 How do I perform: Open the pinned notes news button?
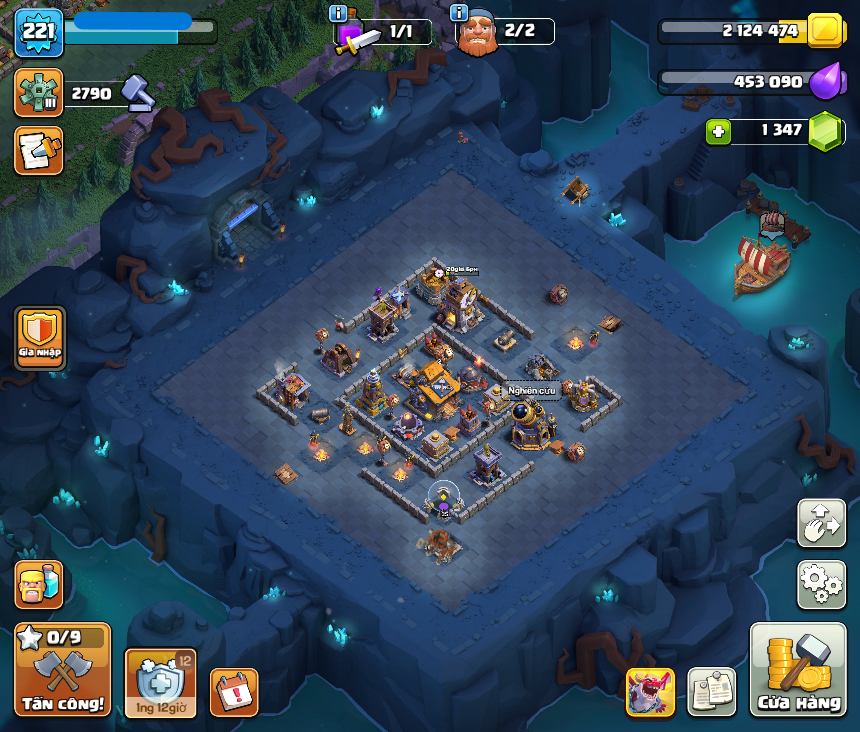712,692
